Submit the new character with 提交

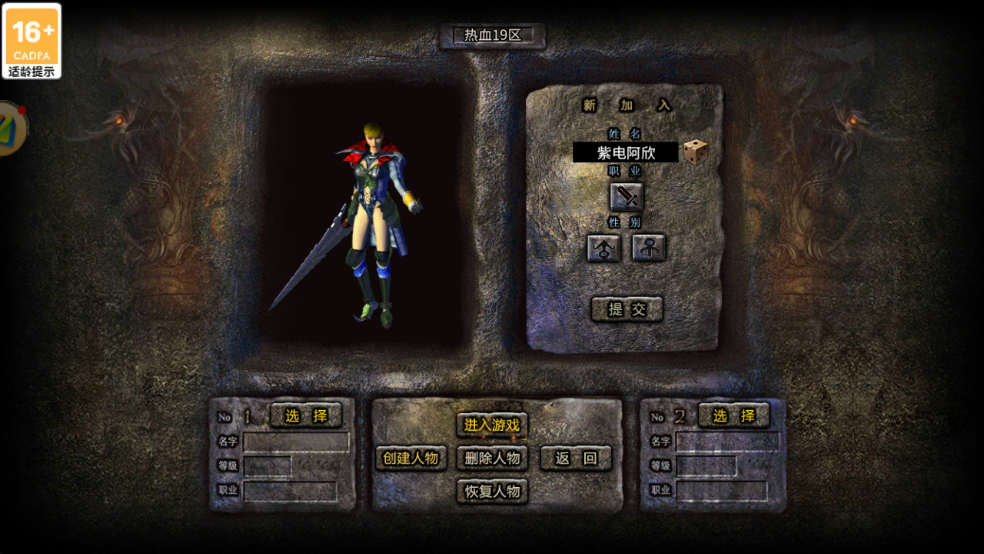click(x=627, y=309)
